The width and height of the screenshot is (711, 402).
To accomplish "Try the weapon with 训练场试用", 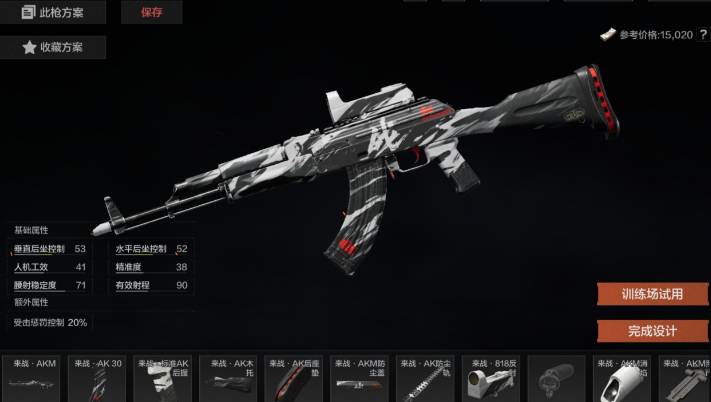I will pyautogui.click(x=651, y=294).
